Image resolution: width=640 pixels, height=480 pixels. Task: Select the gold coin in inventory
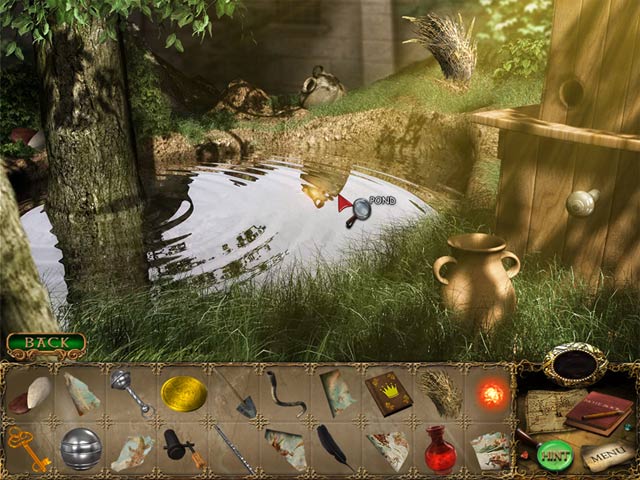[x=184, y=393]
